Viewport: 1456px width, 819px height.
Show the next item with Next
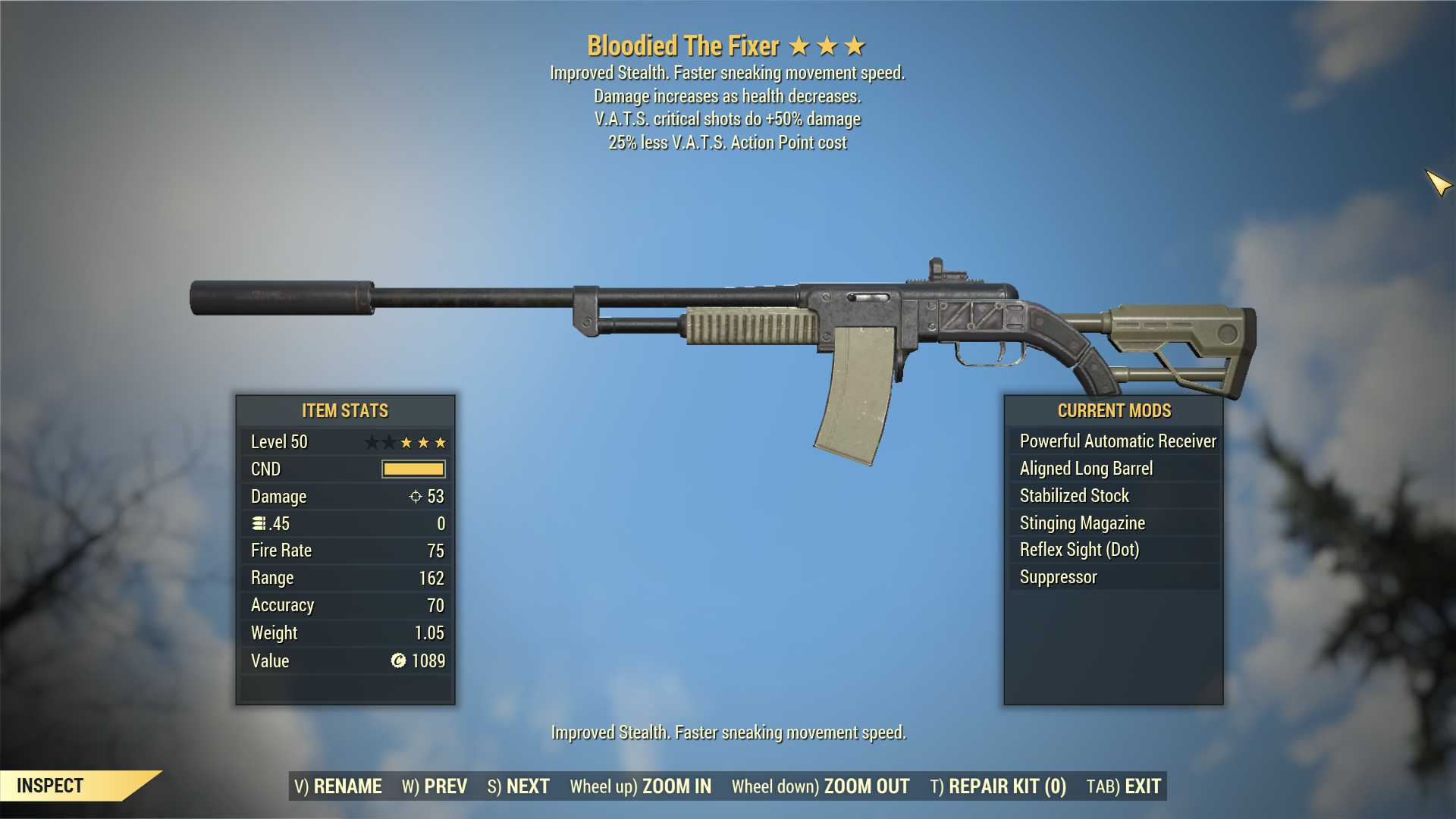point(518,786)
